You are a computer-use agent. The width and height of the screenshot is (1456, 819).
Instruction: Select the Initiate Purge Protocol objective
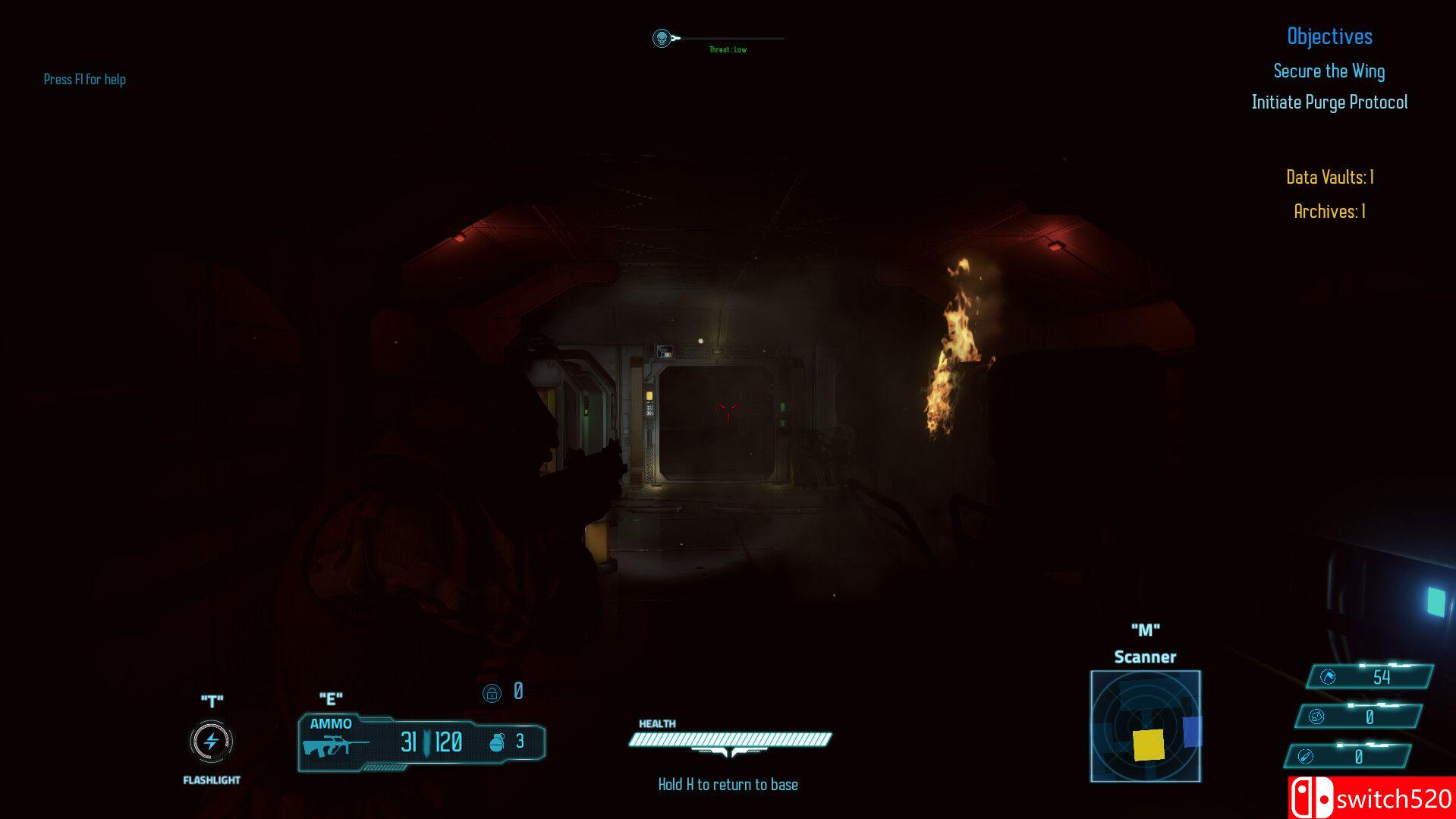[1329, 102]
